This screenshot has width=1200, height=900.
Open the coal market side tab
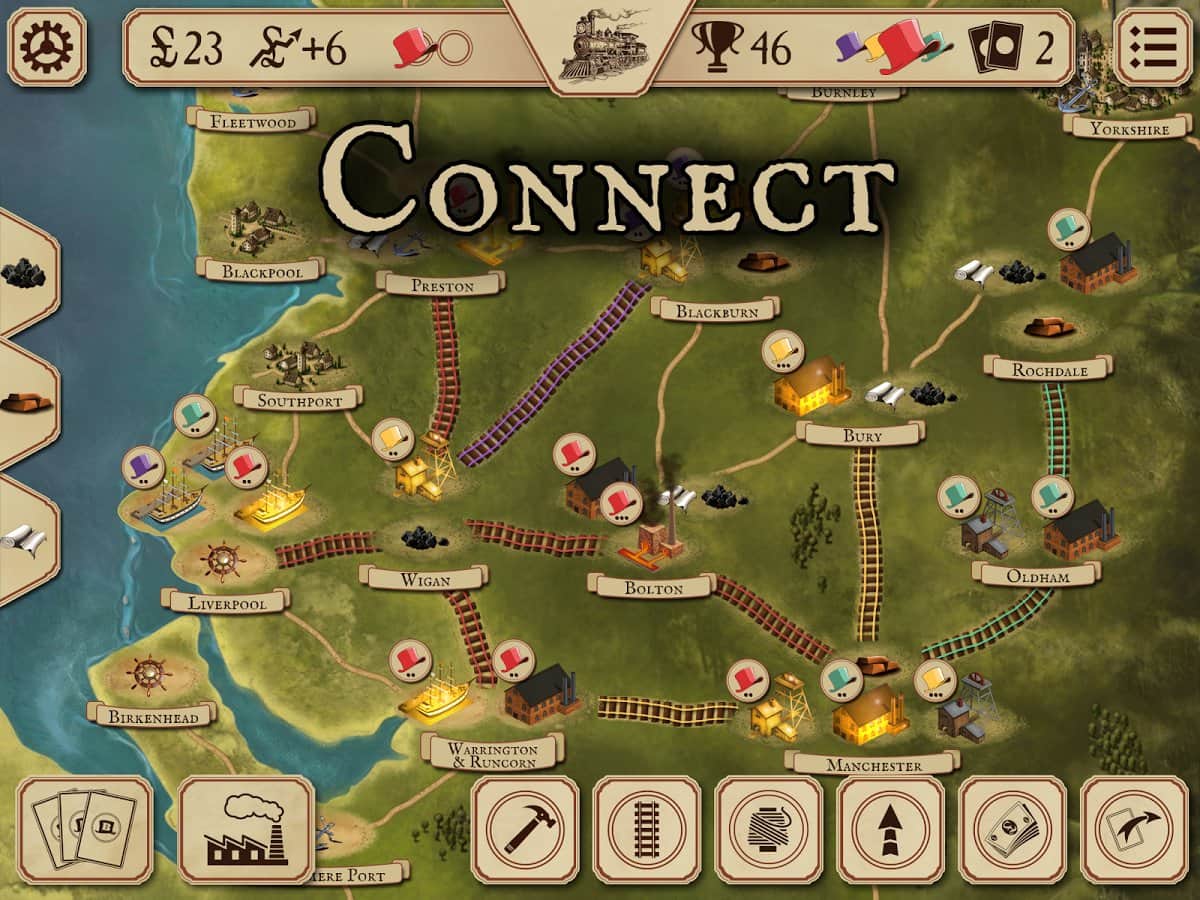click(x=25, y=272)
